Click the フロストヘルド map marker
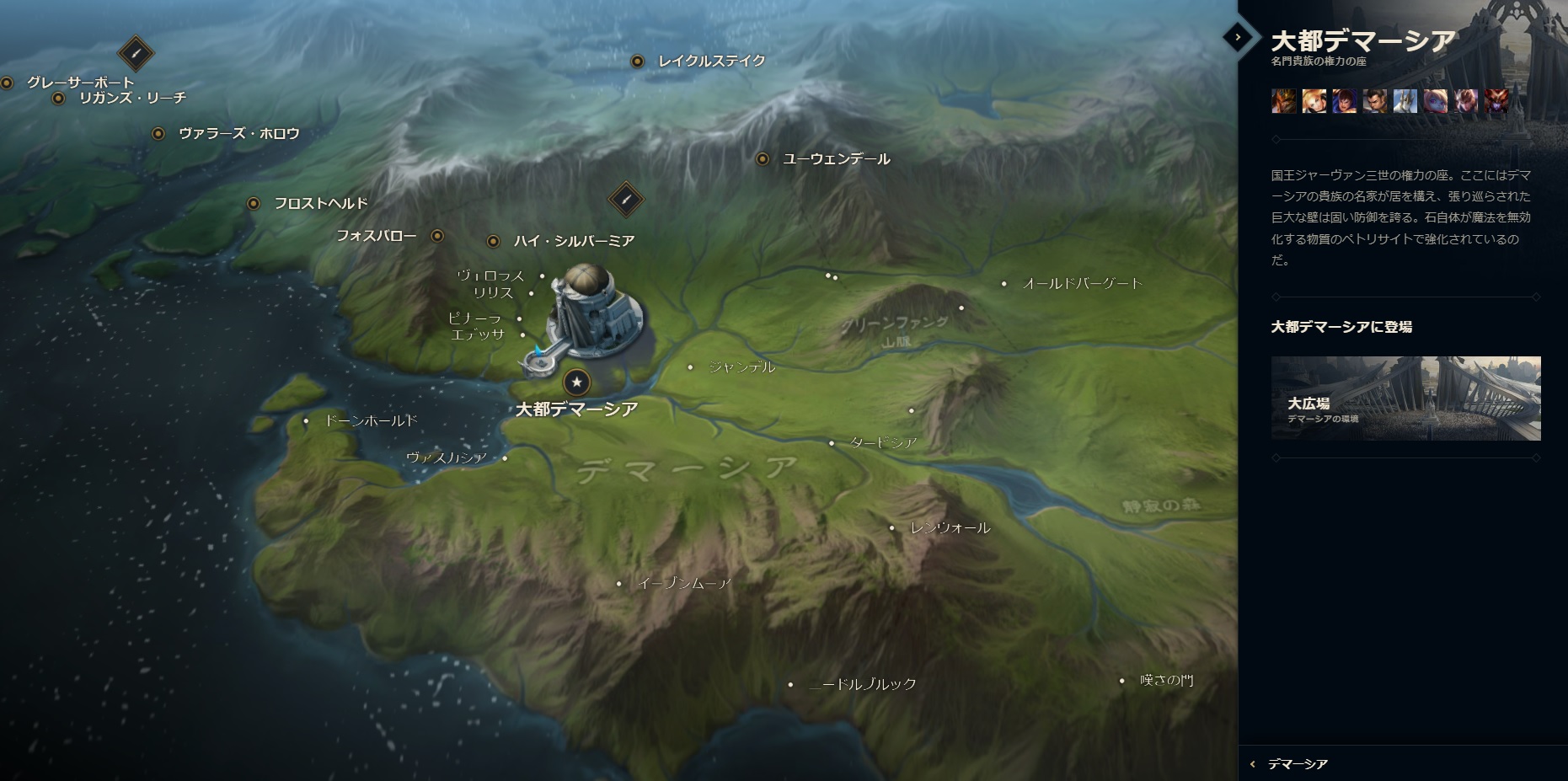Image resolution: width=1568 pixels, height=781 pixels. (254, 203)
